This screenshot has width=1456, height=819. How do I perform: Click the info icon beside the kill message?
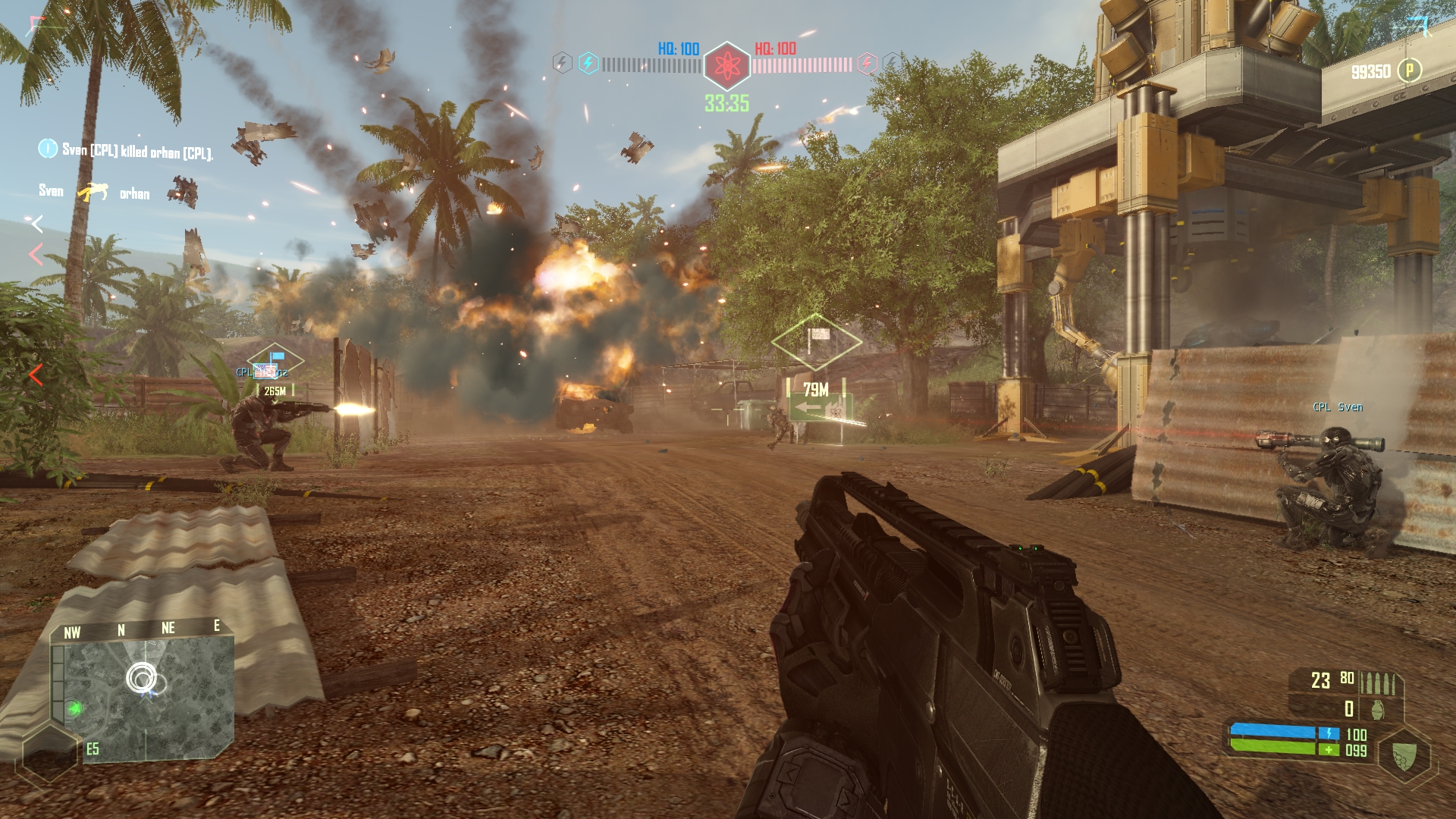point(48,149)
